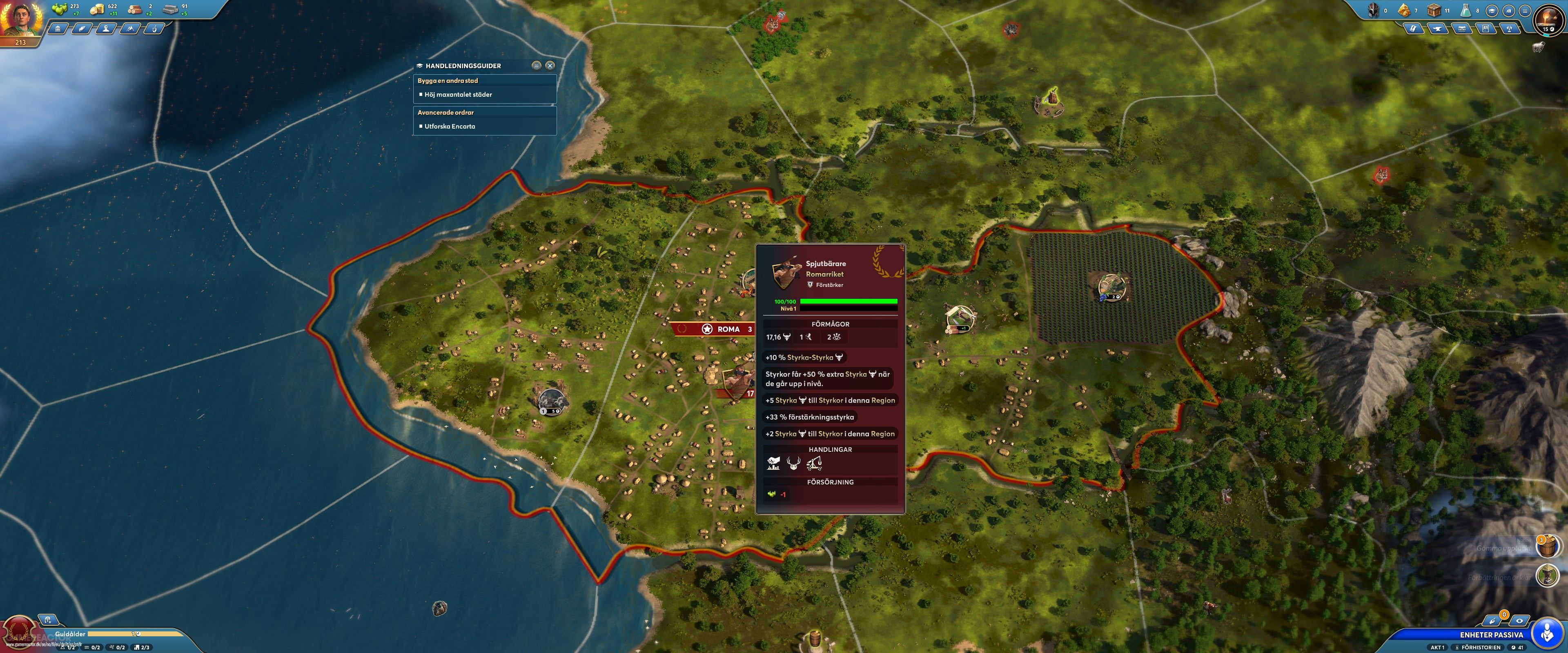Open the feather quill menu
Image resolution: width=1568 pixels, height=653 pixels.
click(x=82, y=29)
